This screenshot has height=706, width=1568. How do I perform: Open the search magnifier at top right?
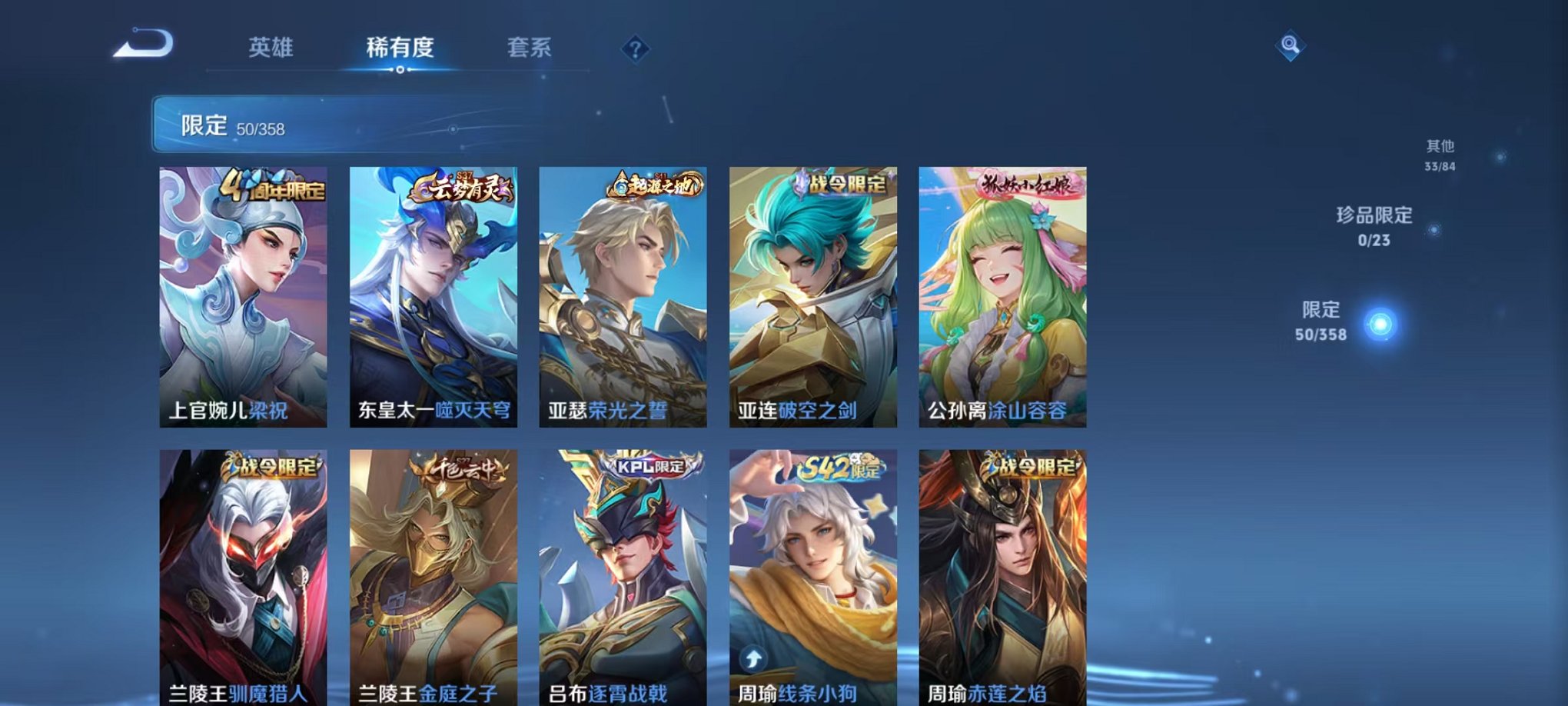coord(1291,46)
